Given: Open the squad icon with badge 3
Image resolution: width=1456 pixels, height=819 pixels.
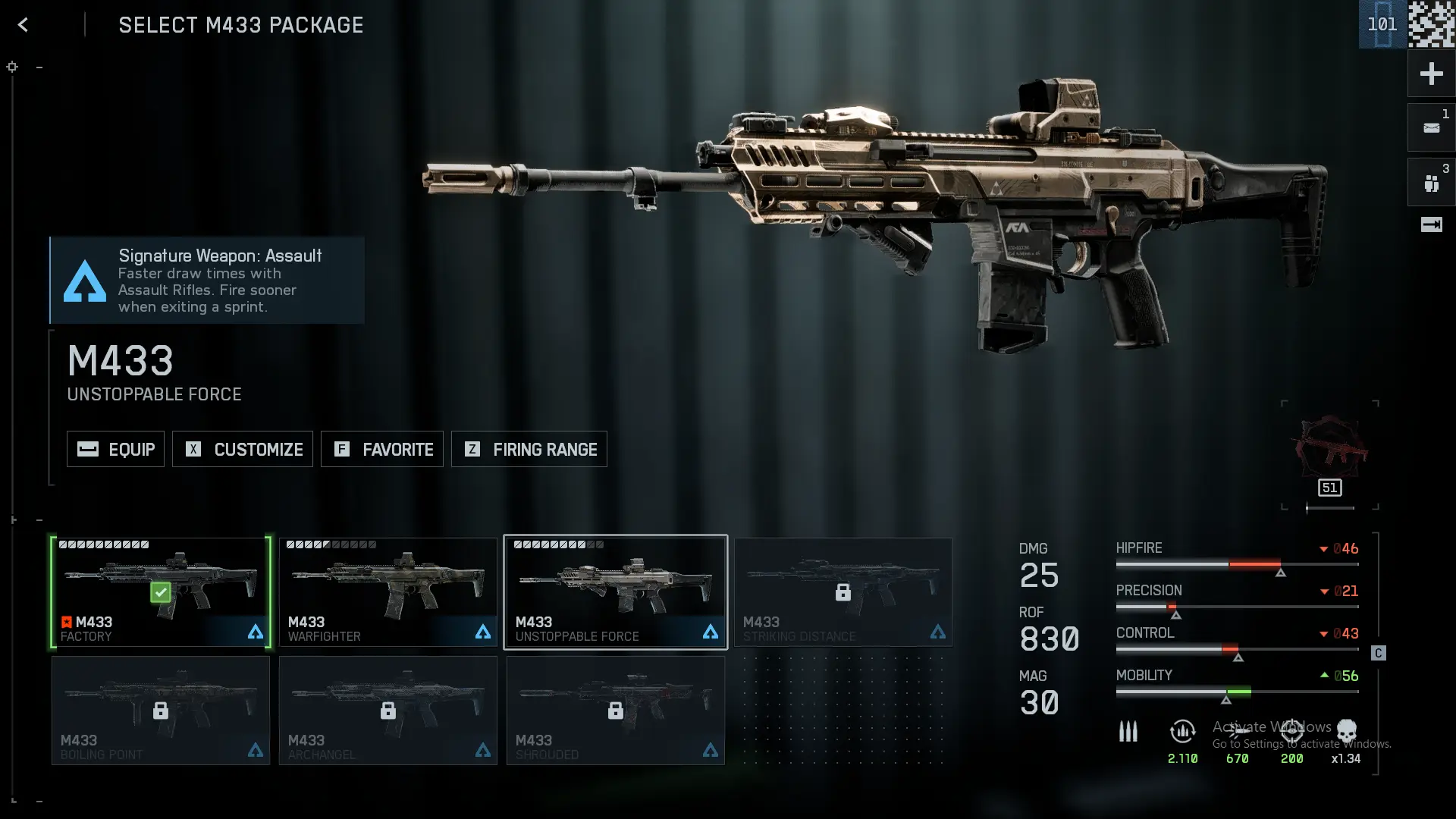Looking at the screenshot, I should [1431, 183].
